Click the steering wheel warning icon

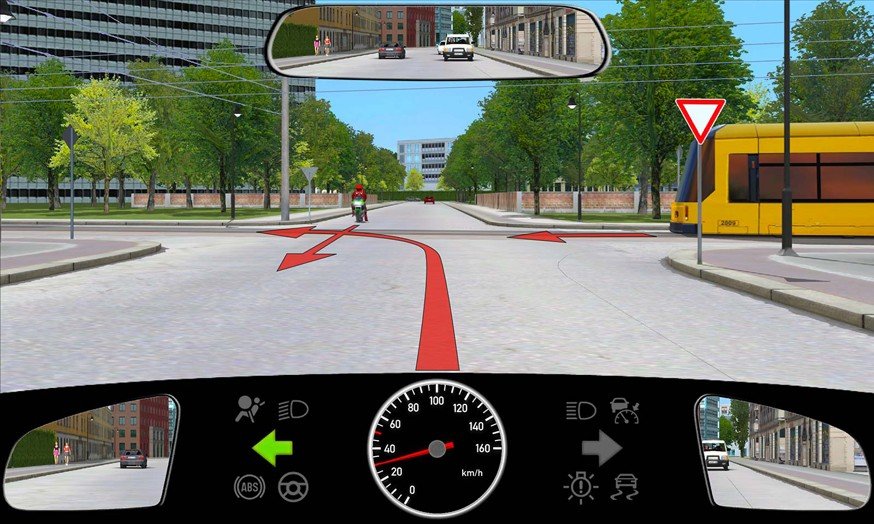pyautogui.click(x=293, y=487)
